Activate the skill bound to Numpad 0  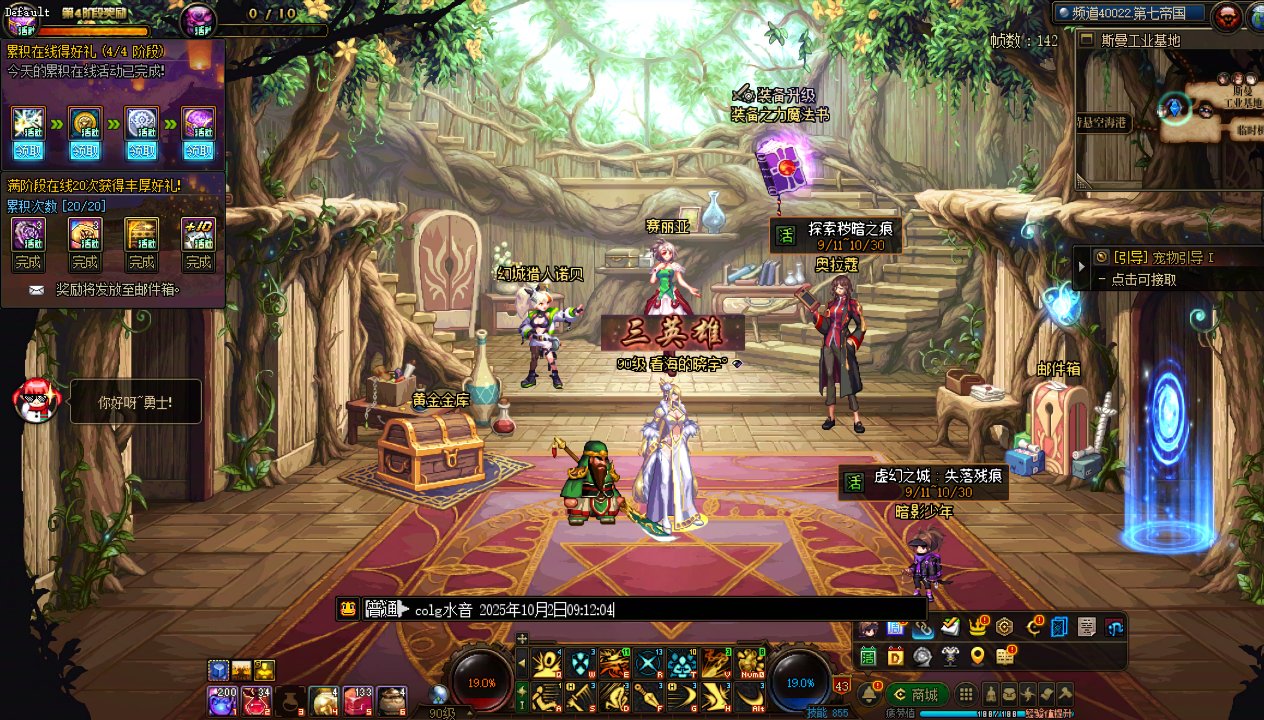coord(751,663)
